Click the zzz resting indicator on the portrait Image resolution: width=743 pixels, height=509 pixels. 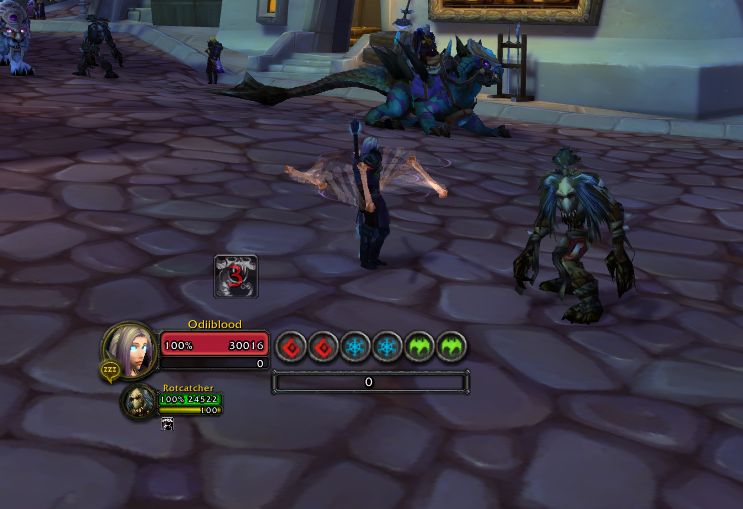tap(109, 372)
